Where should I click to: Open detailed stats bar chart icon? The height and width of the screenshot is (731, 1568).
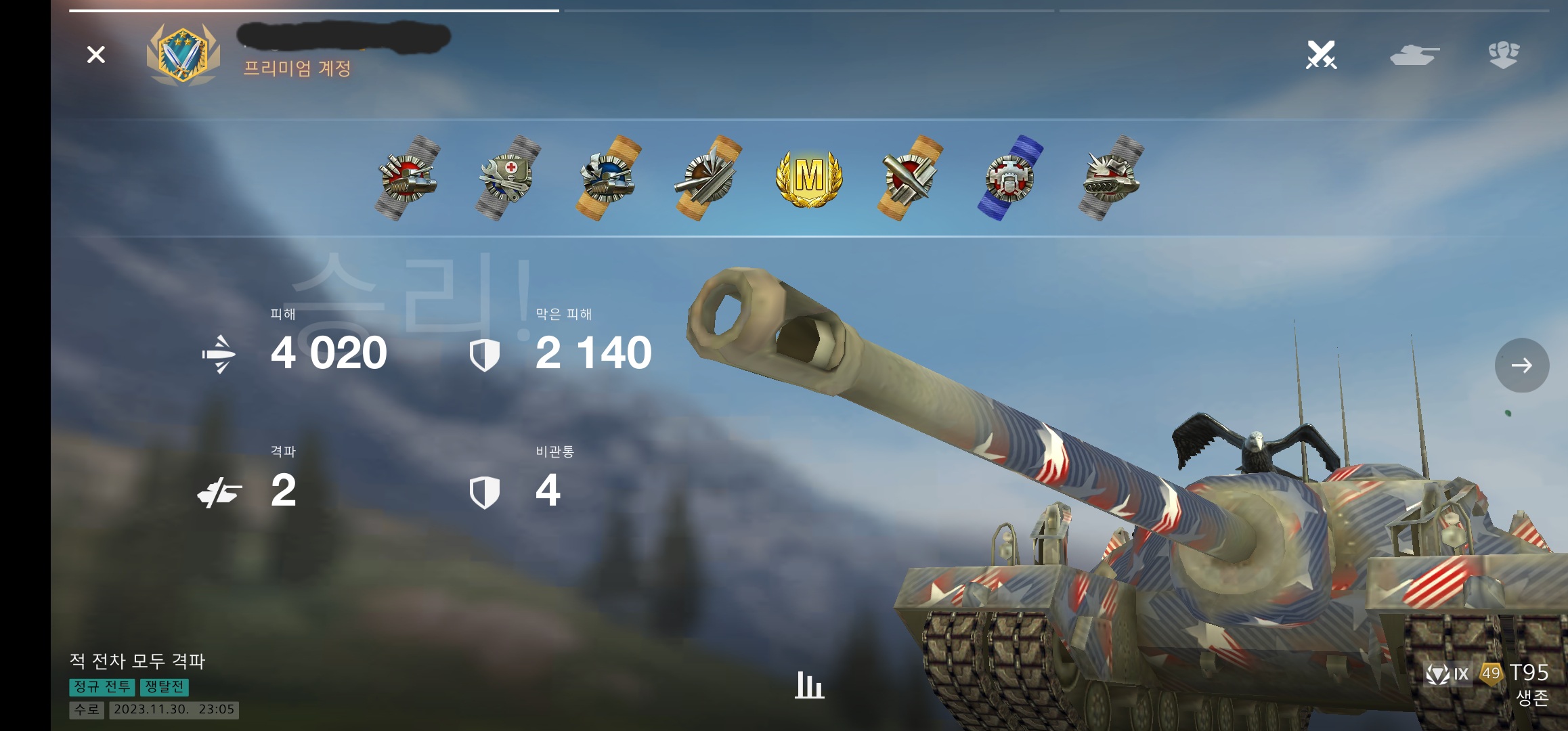pos(809,685)
